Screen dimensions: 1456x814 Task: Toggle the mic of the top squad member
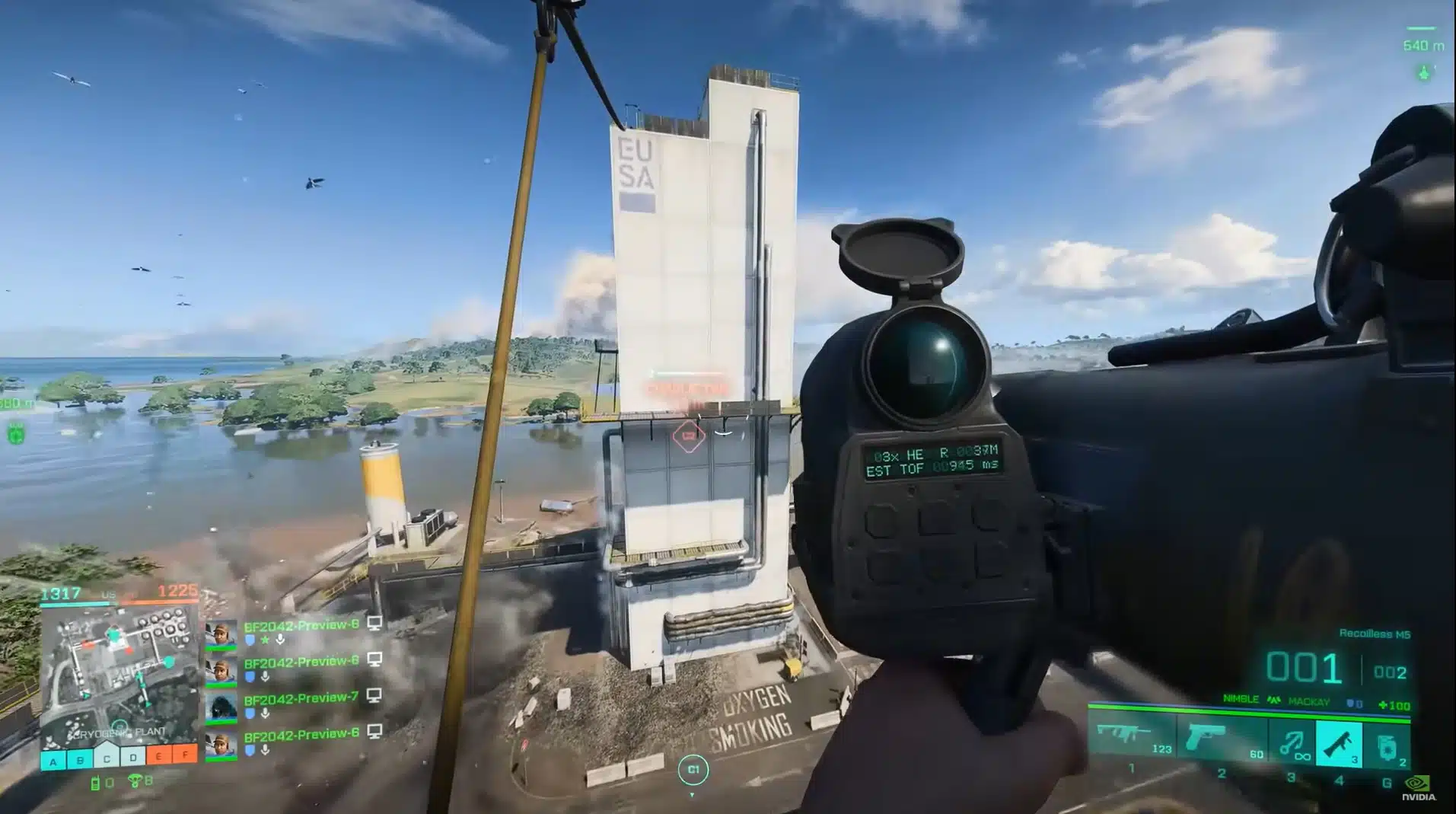pos(280,640)
